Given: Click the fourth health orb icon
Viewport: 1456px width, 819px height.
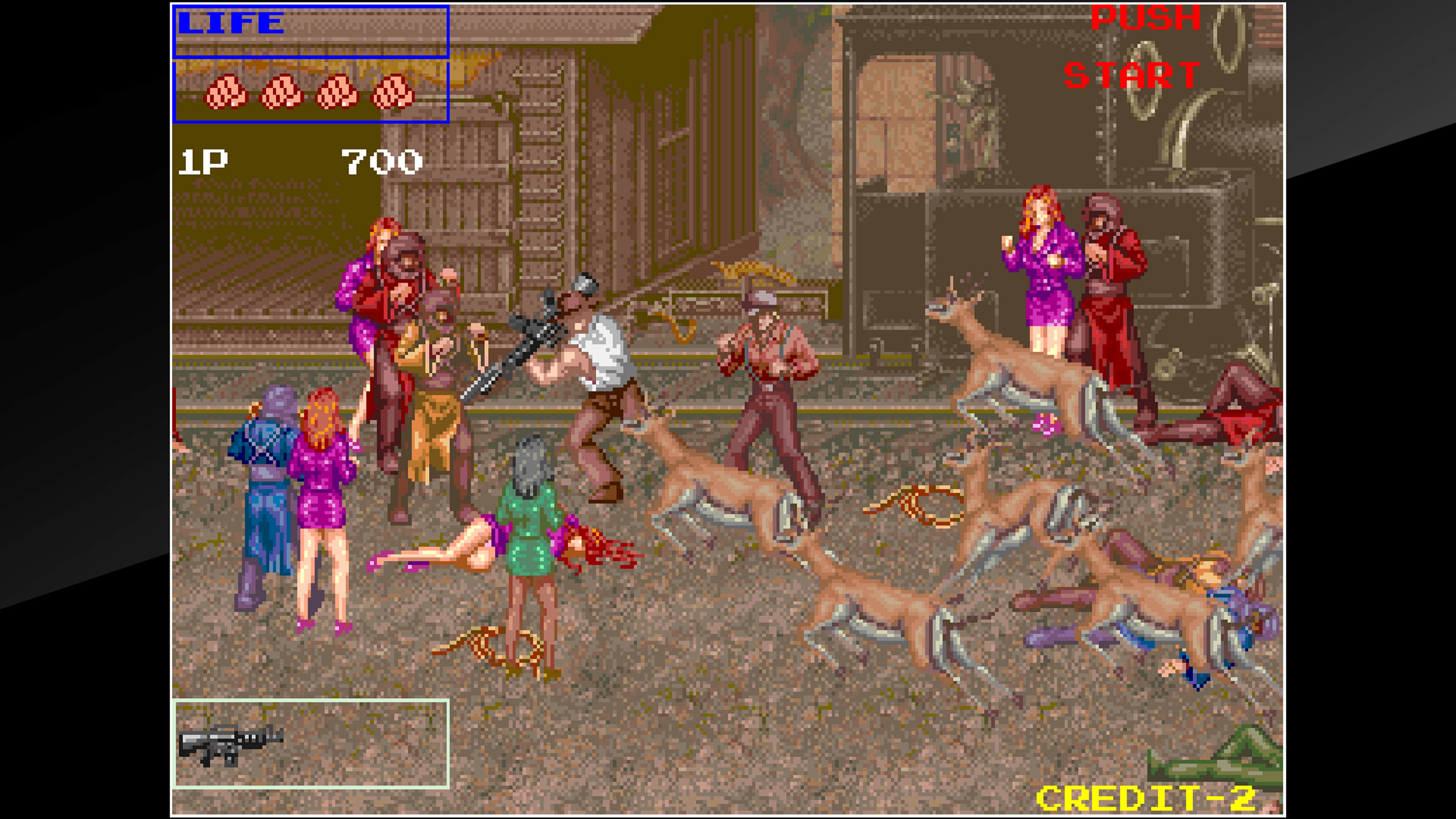Looking at the screenshot, I should tap(394, 93).
